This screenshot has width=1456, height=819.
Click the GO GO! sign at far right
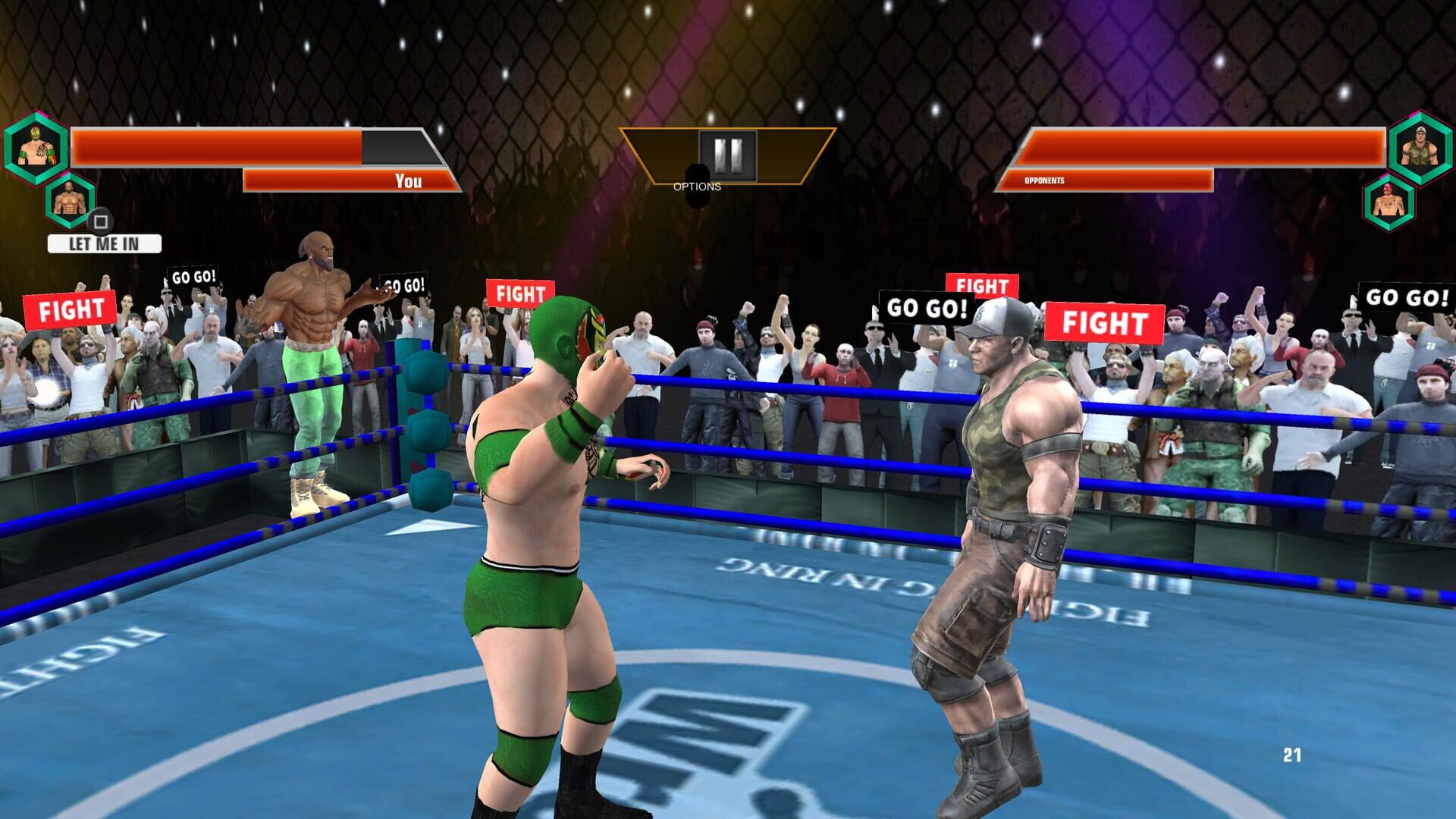pyautogui.click(x=1404, y=298)
